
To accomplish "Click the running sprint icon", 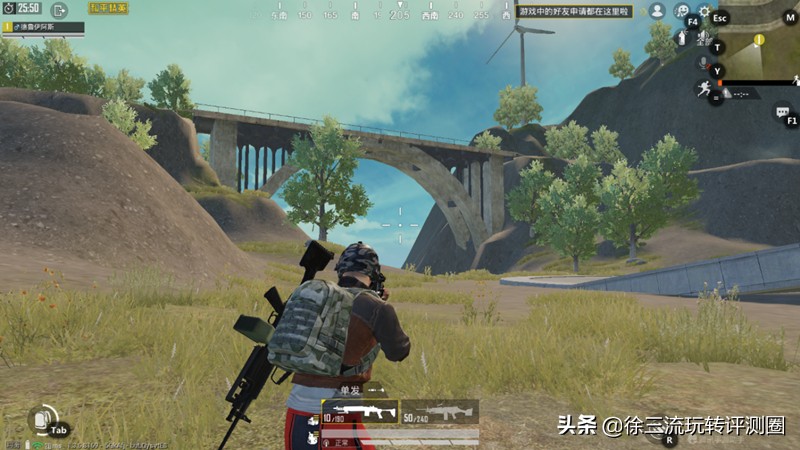I will point(704,89).
